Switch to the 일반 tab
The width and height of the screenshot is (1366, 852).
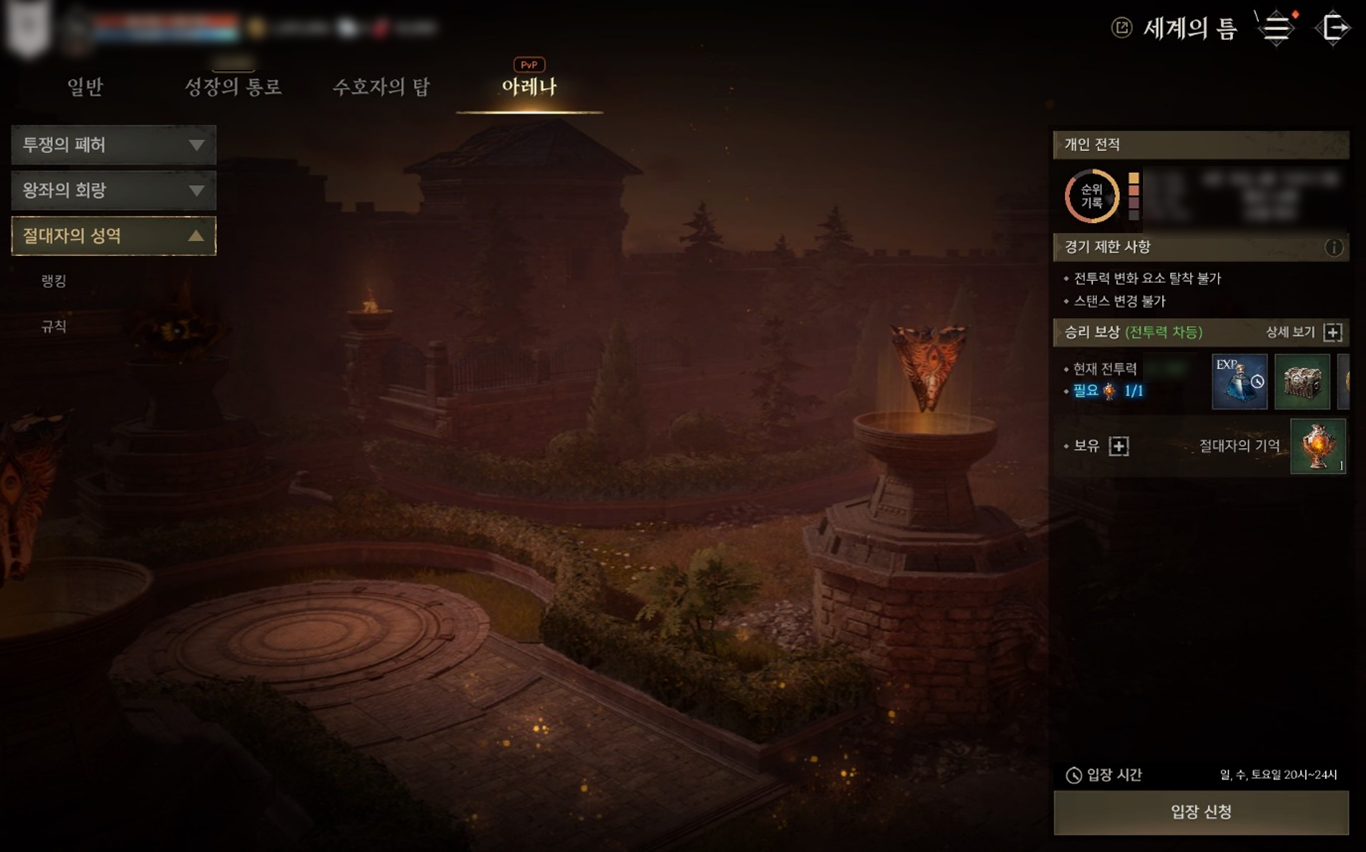click(85, 88)
